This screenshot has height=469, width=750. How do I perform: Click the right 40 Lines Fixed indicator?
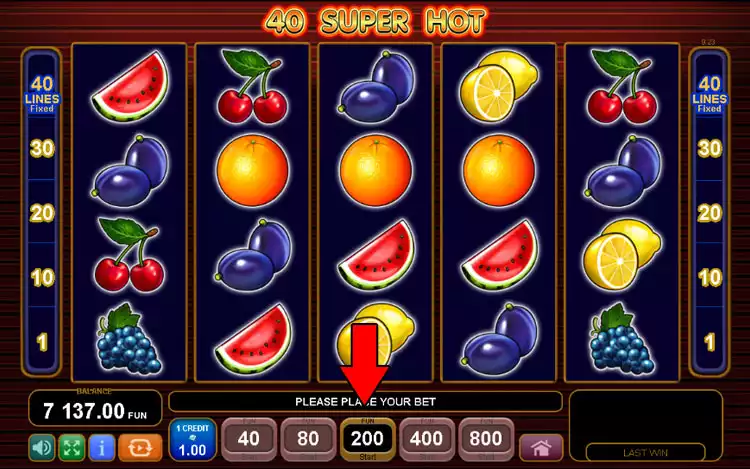709,95
